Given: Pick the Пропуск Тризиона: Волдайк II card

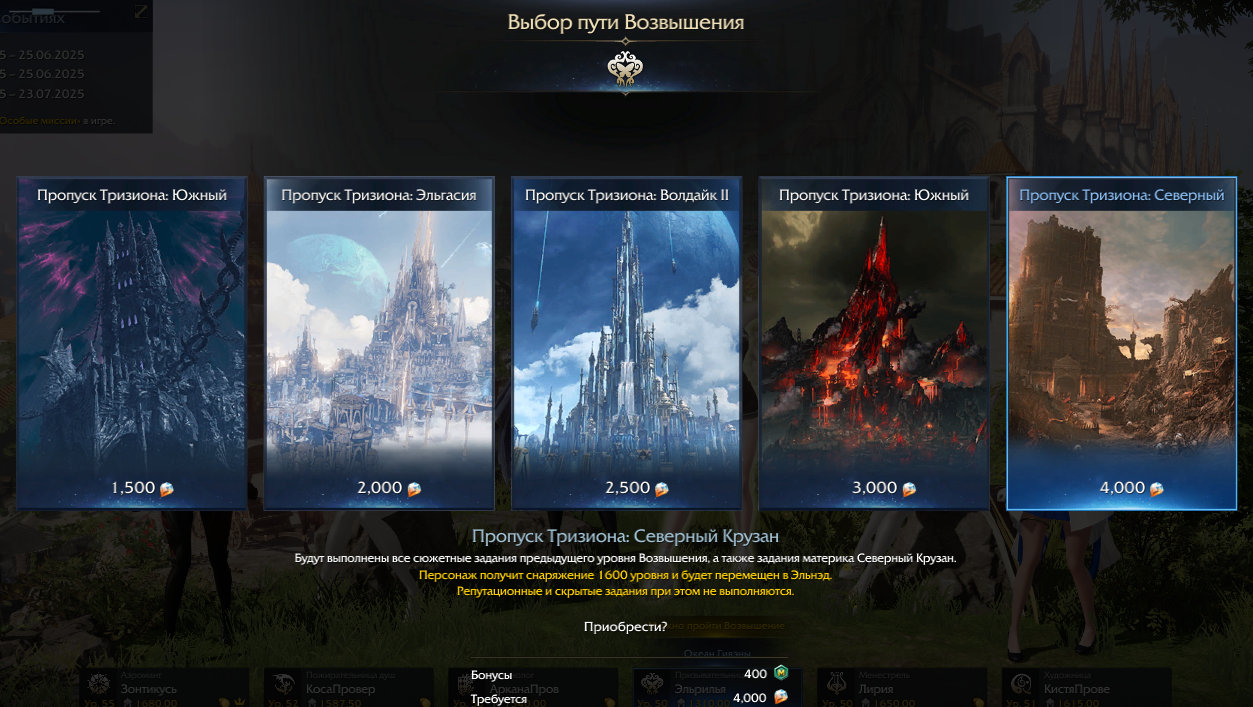Looking at the screenshot, I should pyautogui.click(x=626, y=343).
